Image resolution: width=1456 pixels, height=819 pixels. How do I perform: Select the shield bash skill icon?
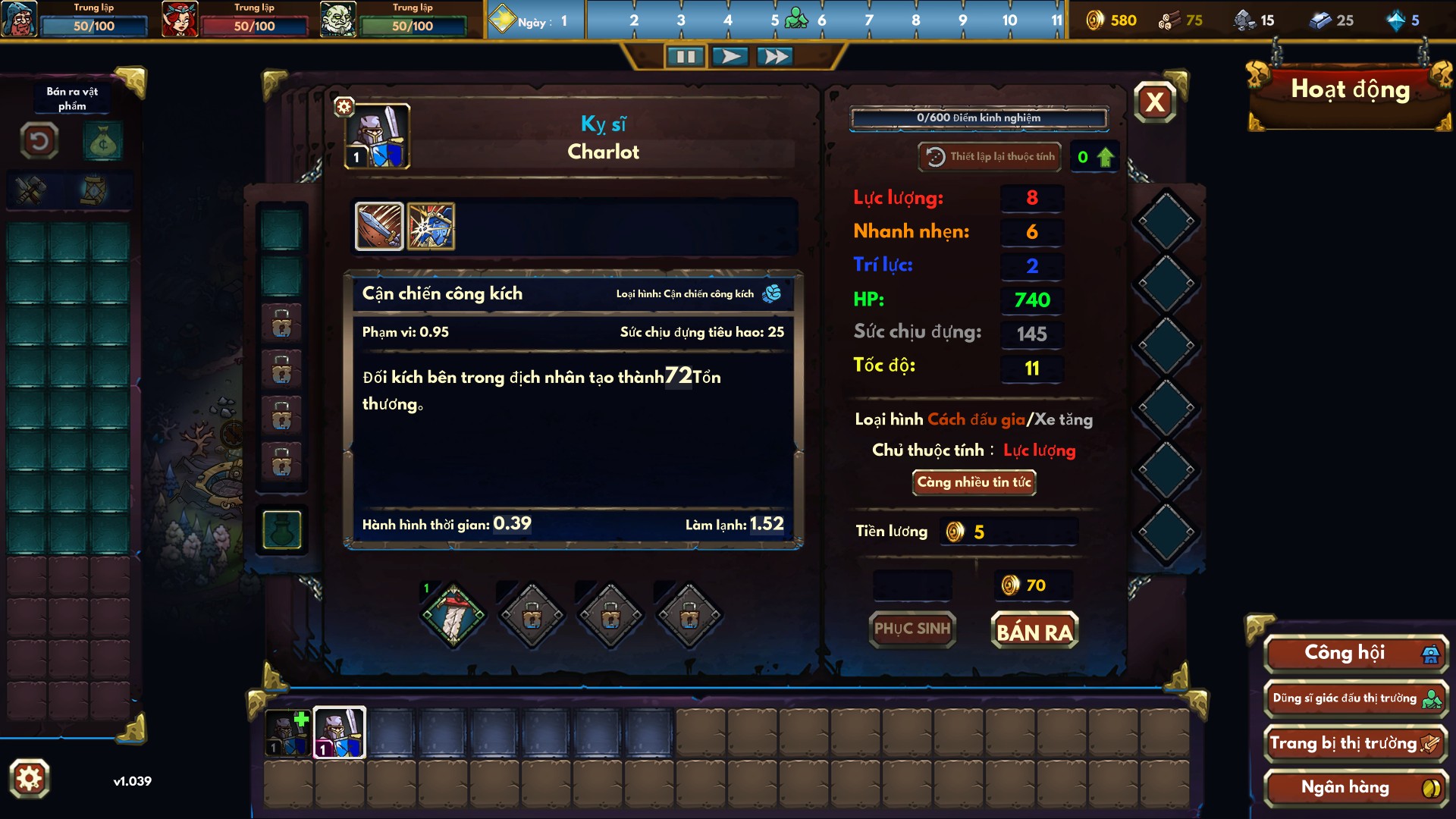pyautogui.click(x=431, y=226)
